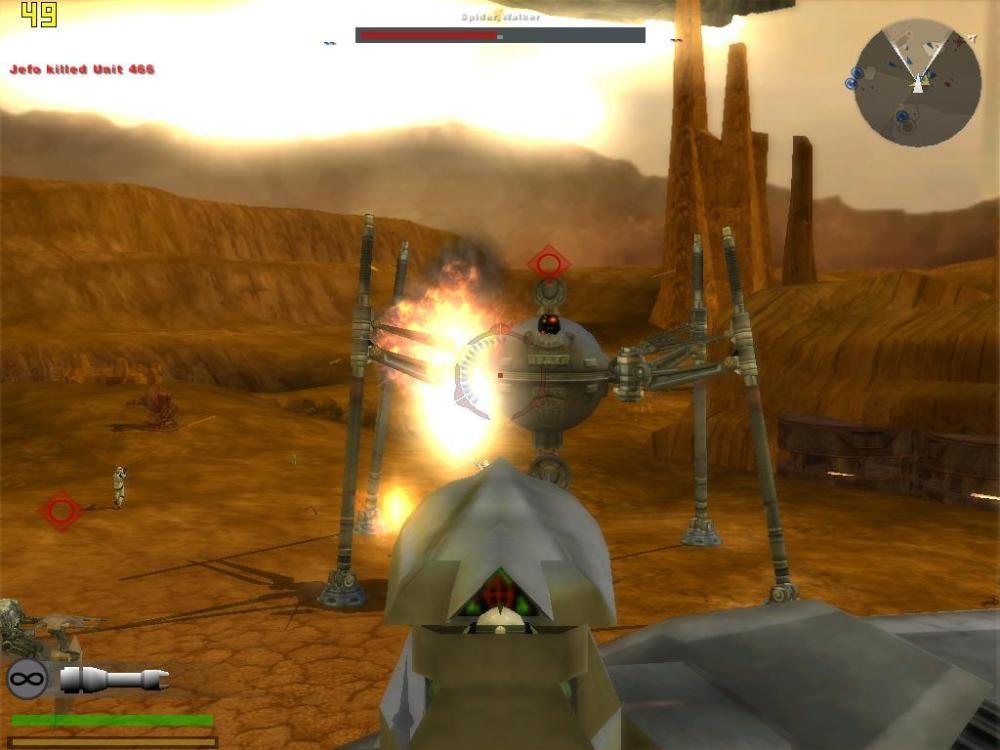Screen dimensions: 1000x750
Task: Click the circular minimap radar
Action: (917, 83)
